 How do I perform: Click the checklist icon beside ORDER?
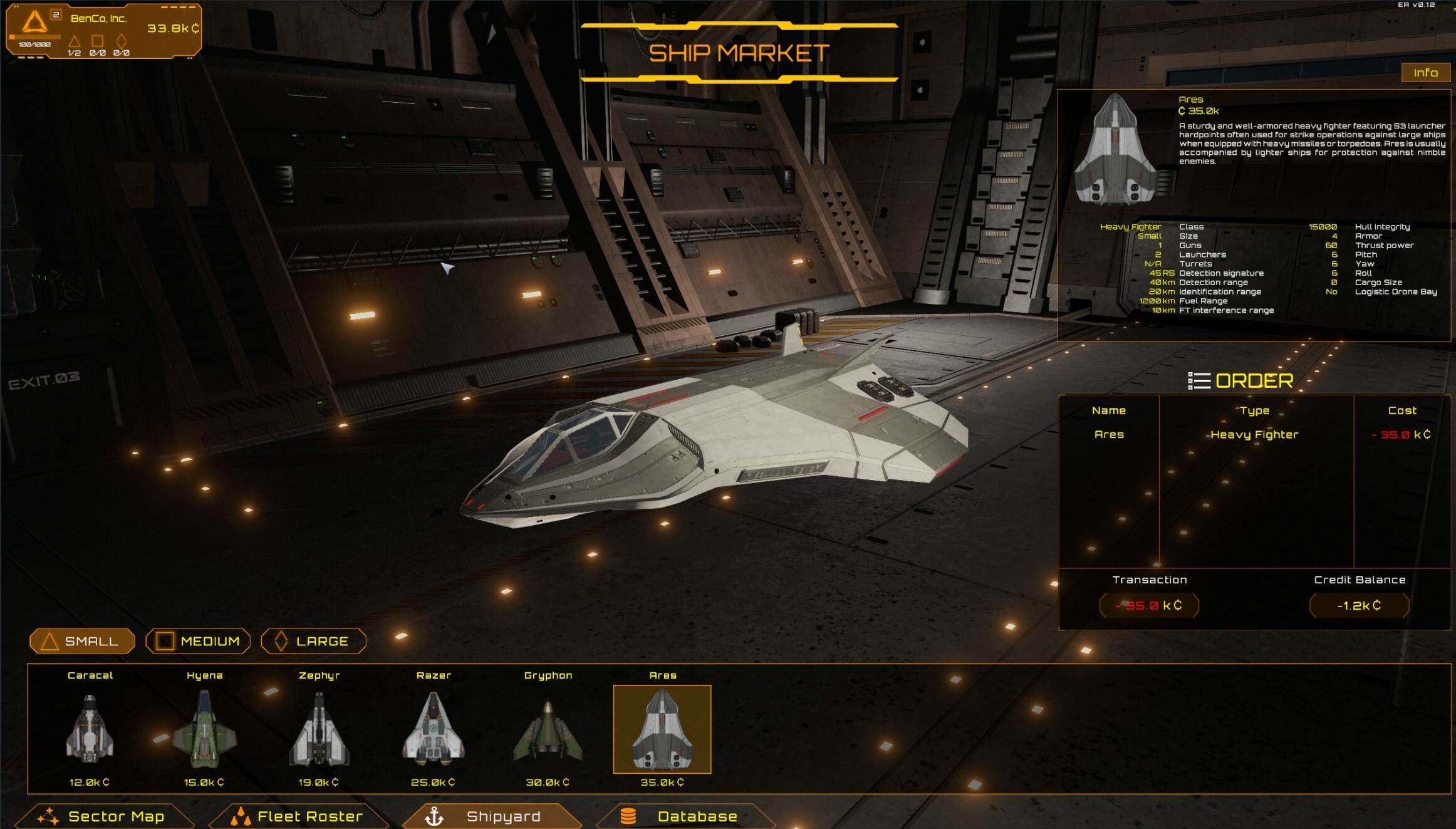1199,380
